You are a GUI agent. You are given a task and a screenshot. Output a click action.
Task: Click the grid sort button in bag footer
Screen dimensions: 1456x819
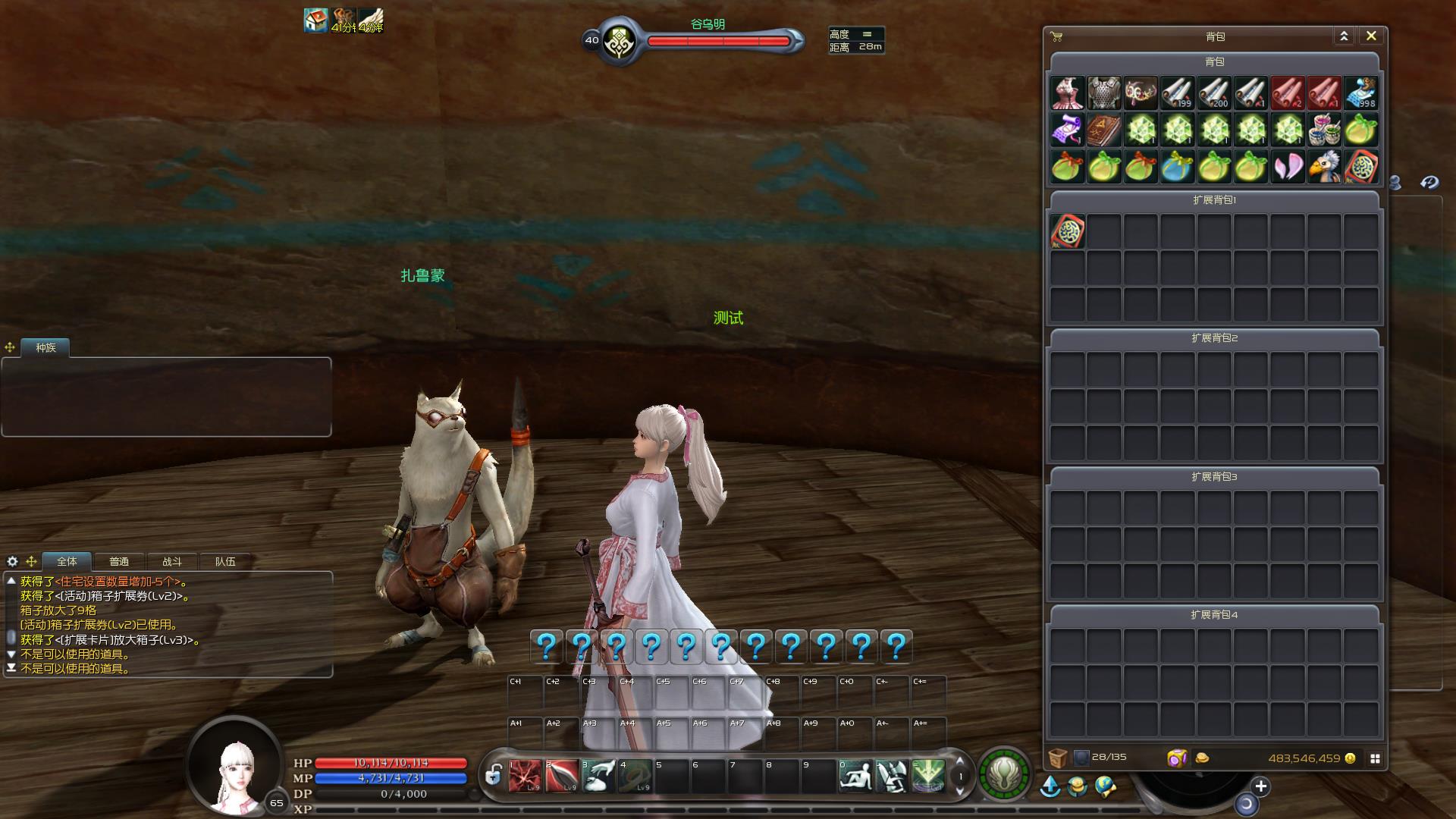coord(1375,758)
